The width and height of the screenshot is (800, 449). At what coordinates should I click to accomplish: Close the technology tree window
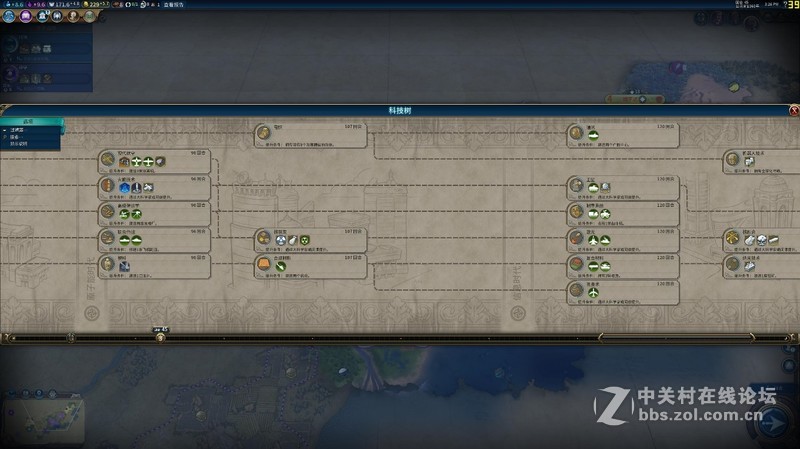point(794,110)
